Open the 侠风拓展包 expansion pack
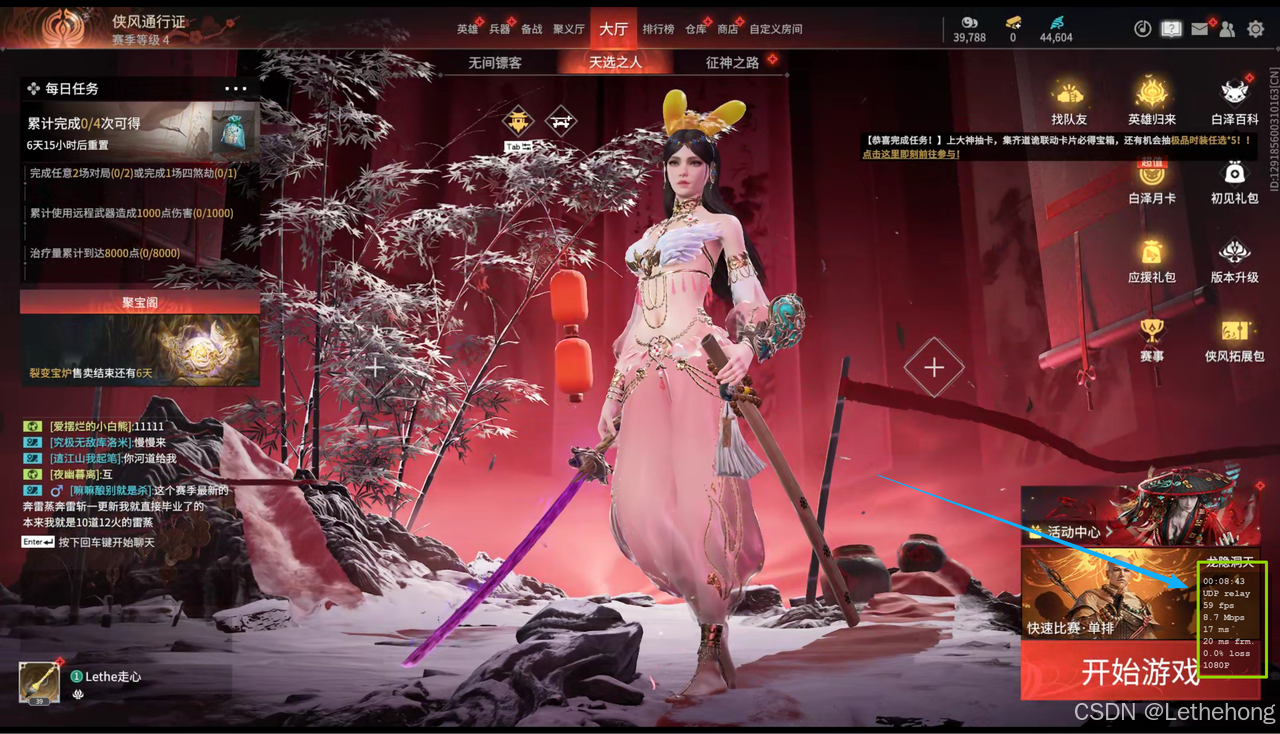The height and width of the screenshot is (734, 1280). (1234, 338)
